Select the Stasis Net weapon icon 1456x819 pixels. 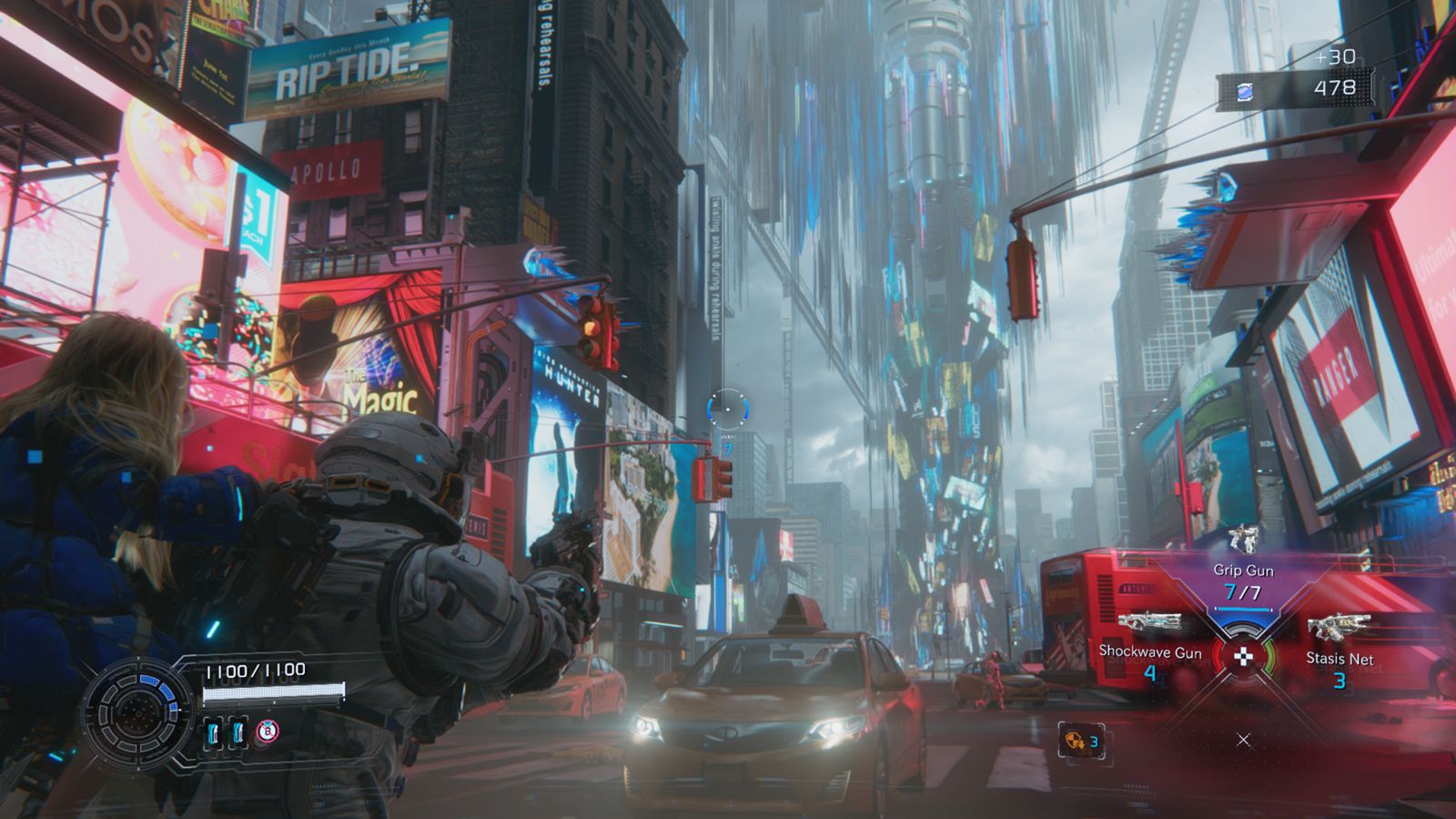pyautogui.click(x=1340, y=628)
